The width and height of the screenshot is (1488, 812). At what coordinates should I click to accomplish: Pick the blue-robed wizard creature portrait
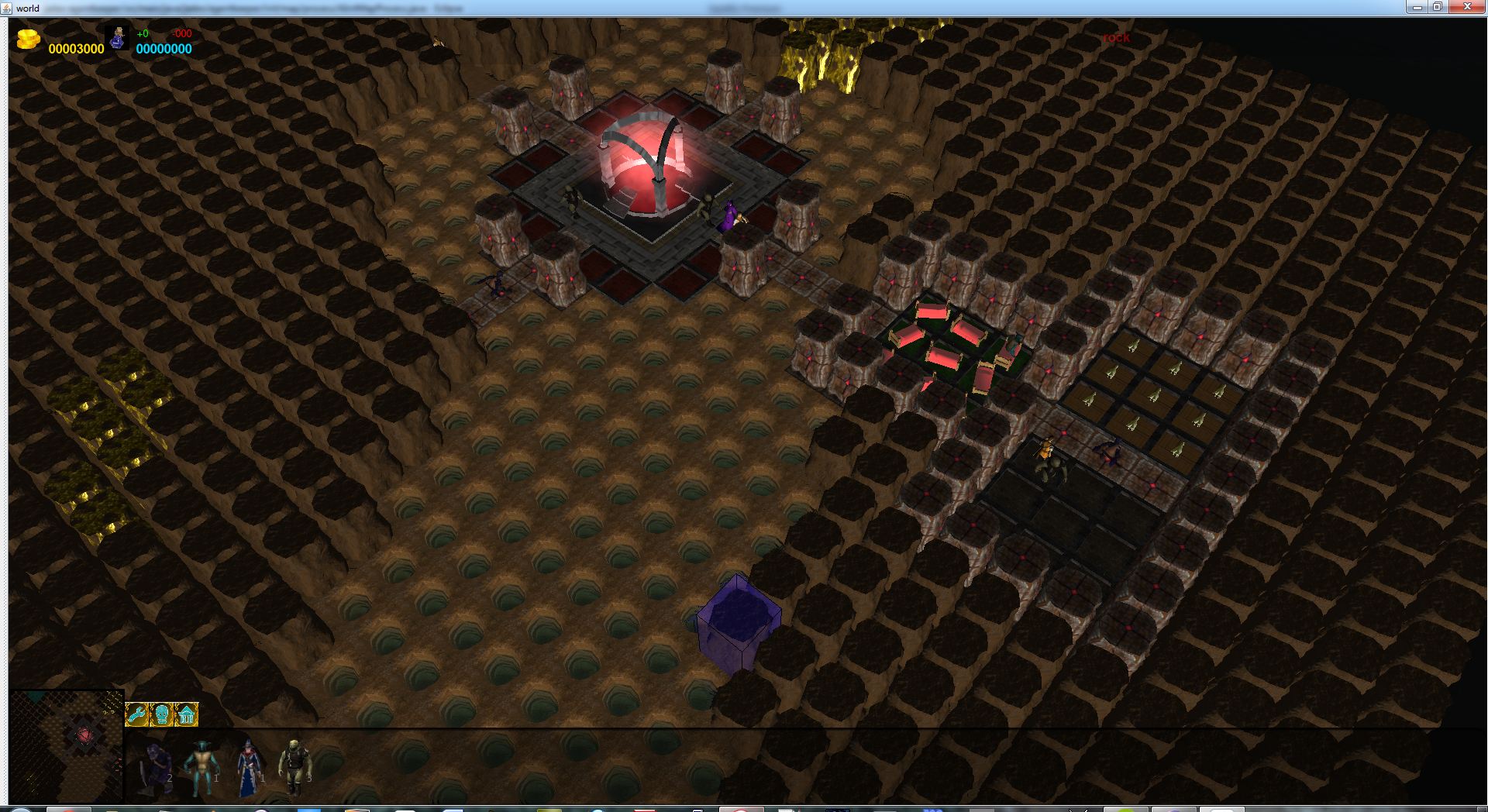pos(248,767)
